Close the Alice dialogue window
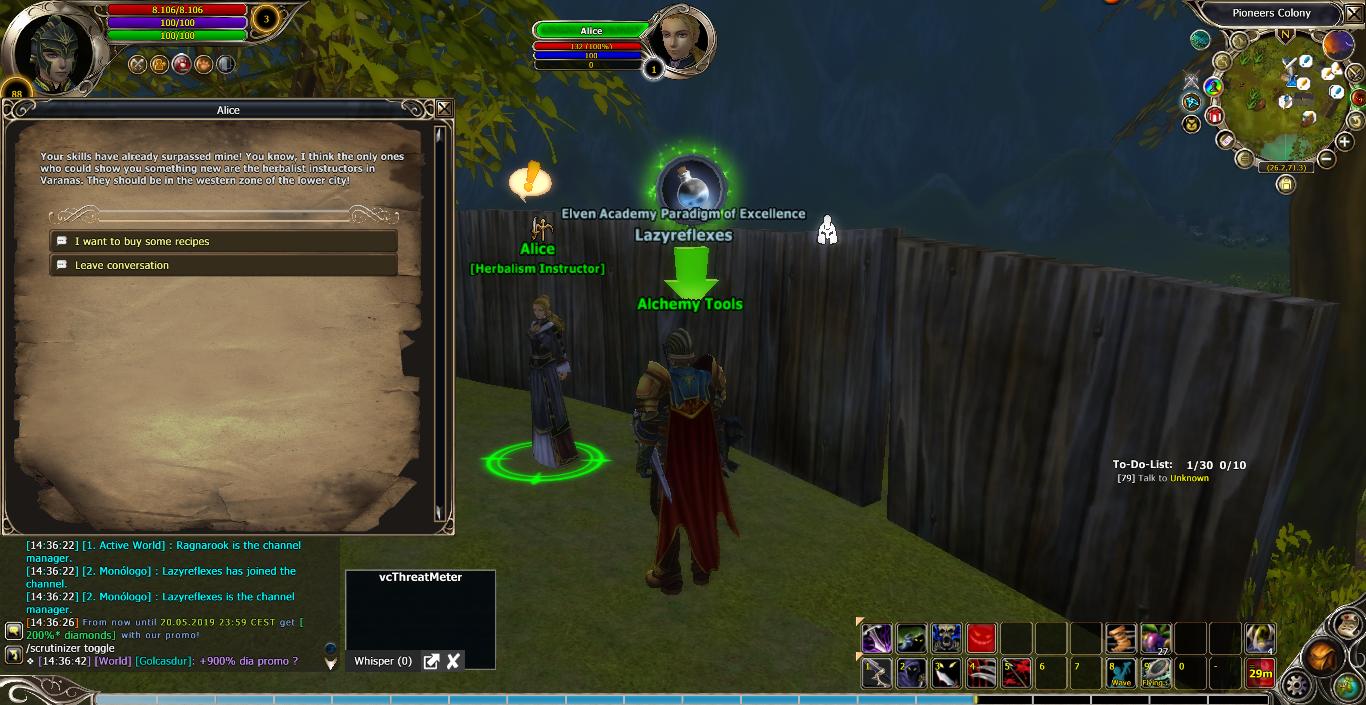Image resolution: width=1366 pixels, height=705 pixels. [444, 109]
